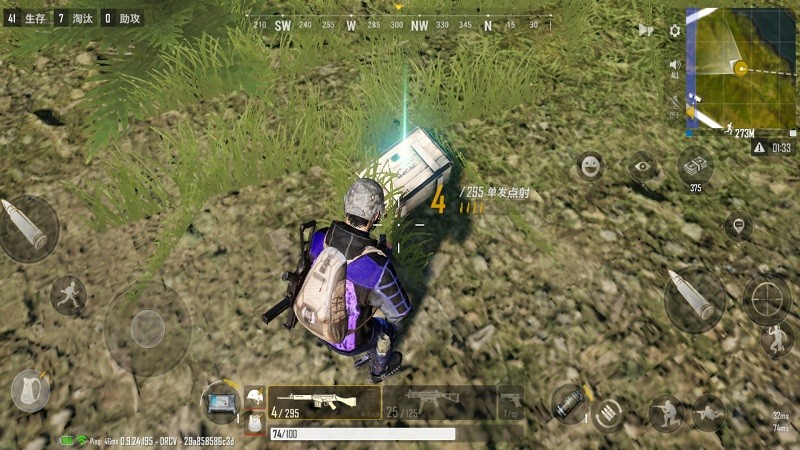Toggle sprint with the running figure icon
The height and width of the screenshot is (450, 800).
(x=68, y=295)
